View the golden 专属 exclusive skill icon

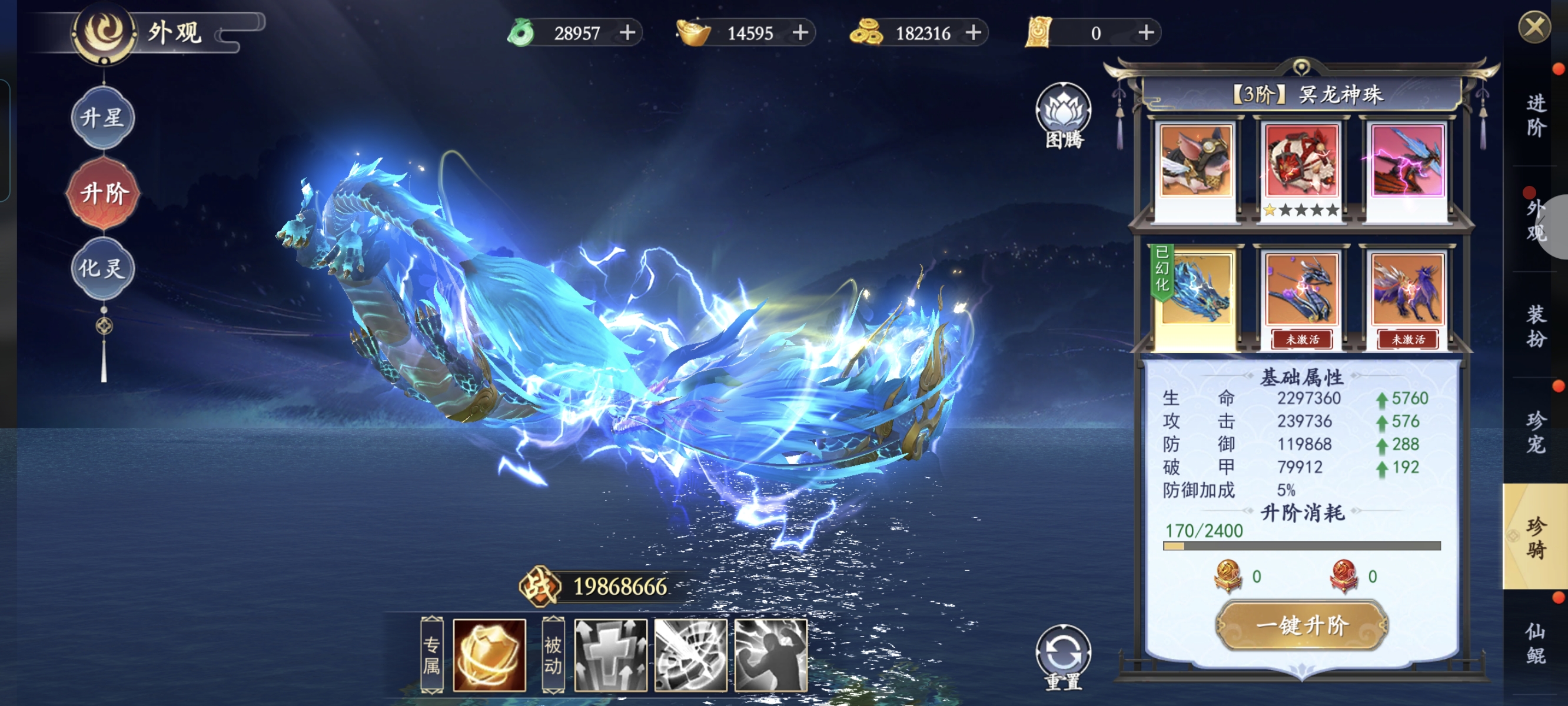pos(489,655)
